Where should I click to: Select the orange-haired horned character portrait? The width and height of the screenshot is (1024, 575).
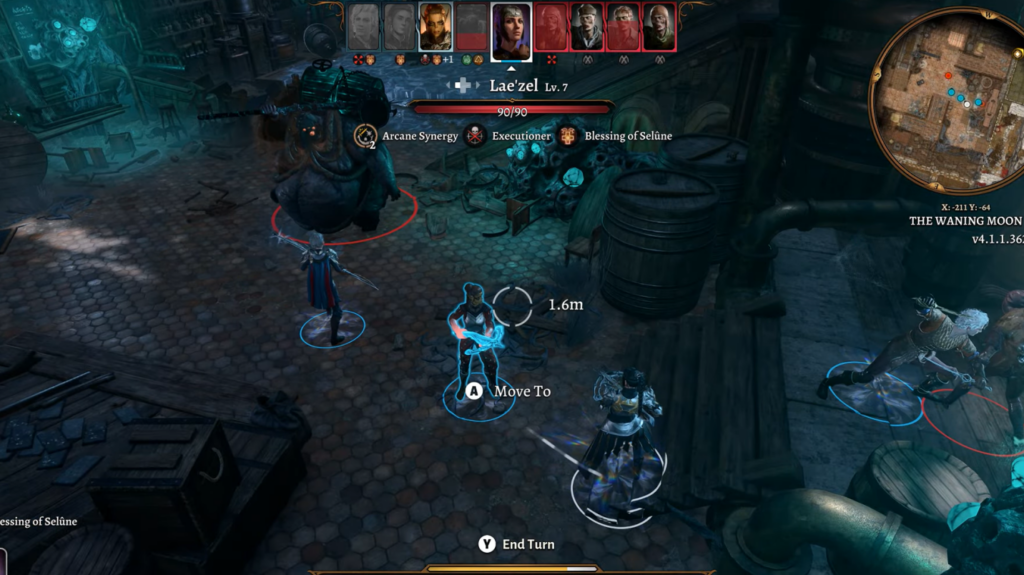tap(436, 26)
